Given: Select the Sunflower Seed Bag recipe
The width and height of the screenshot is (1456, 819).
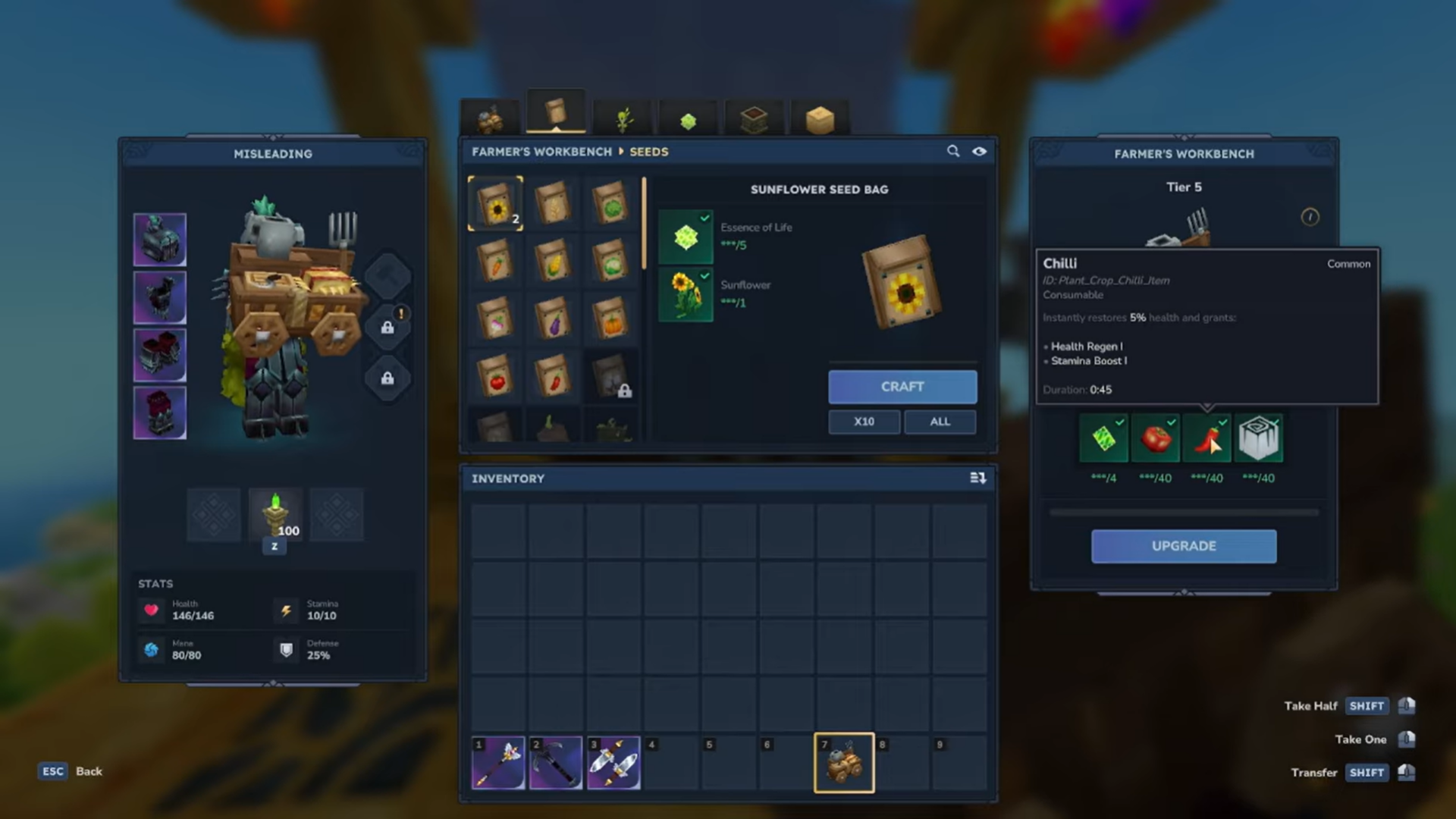Looking at the screenshot, I should (x=495, y=203).
